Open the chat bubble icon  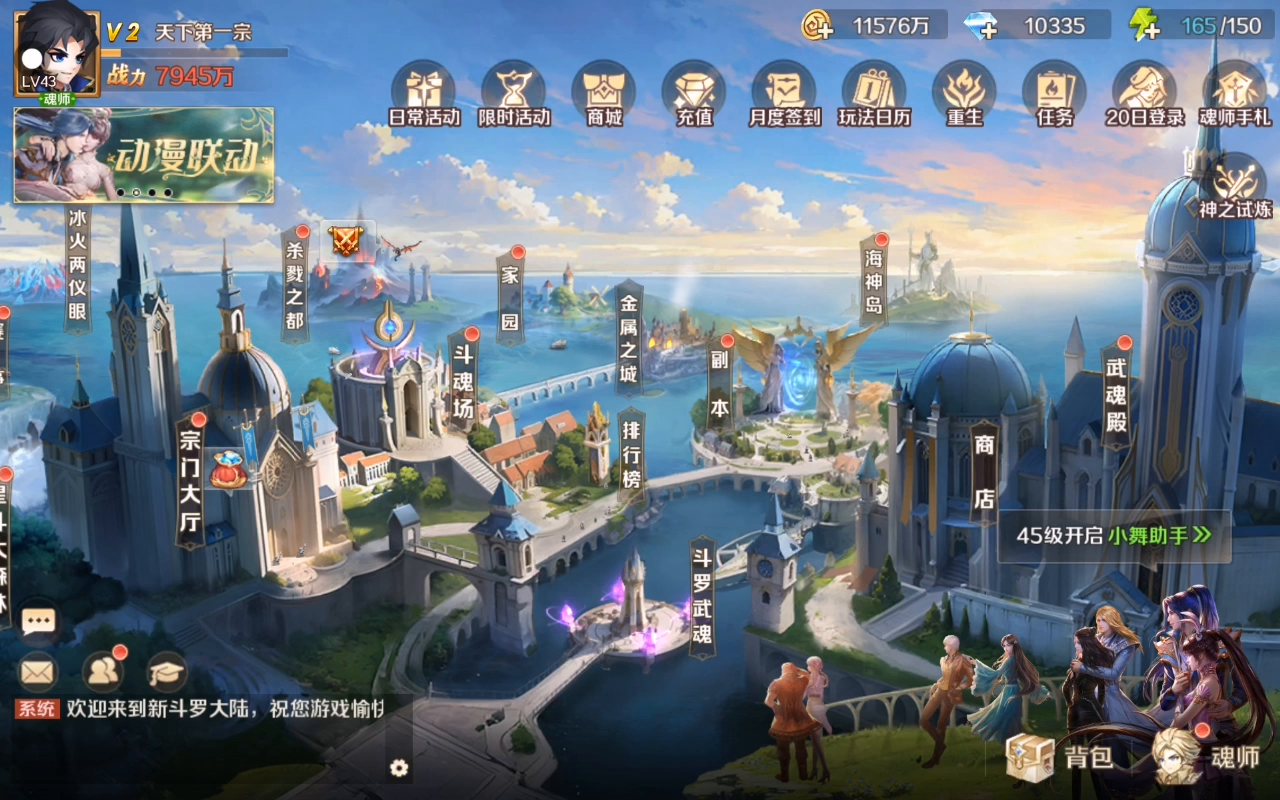pyautogui.click(x=39, y=622)
